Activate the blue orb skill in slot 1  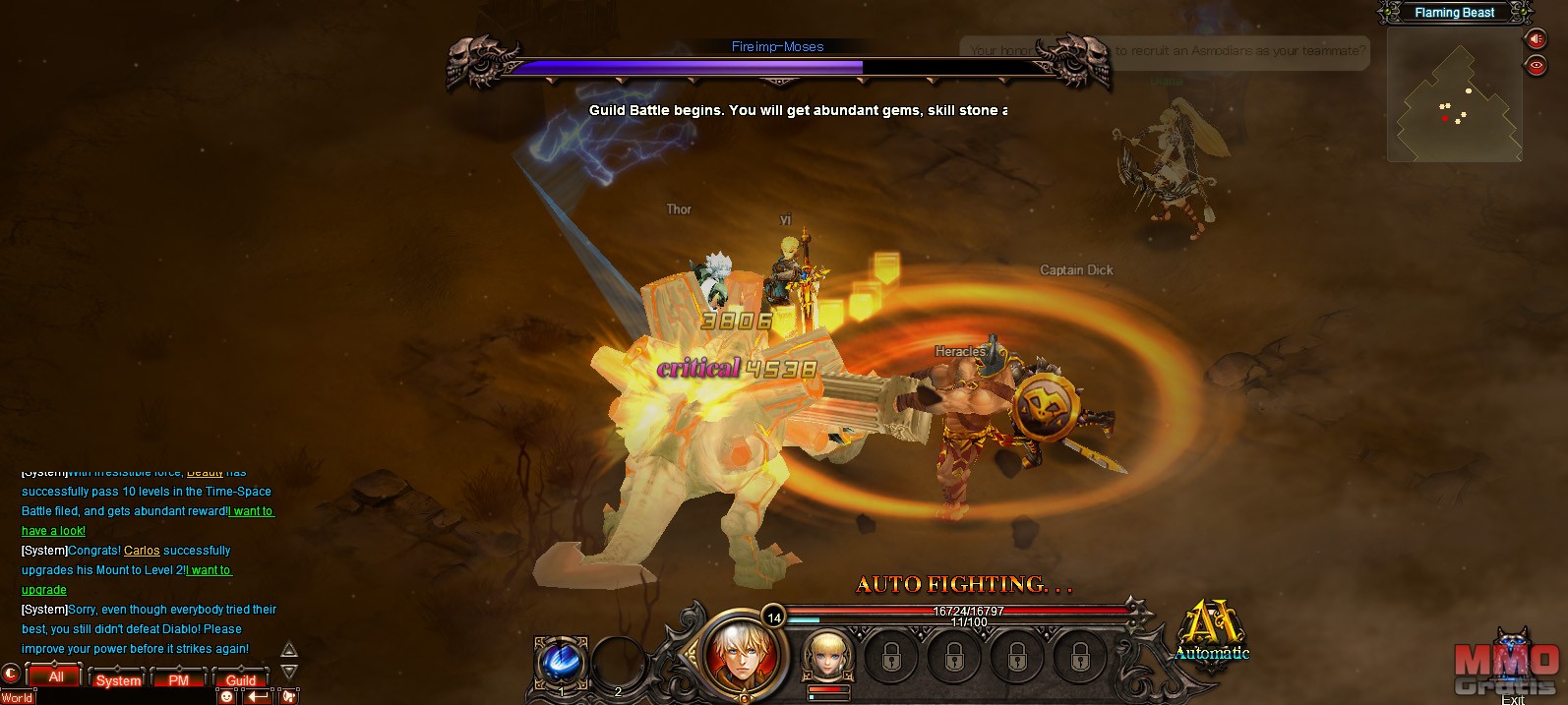tap(561, 661)
